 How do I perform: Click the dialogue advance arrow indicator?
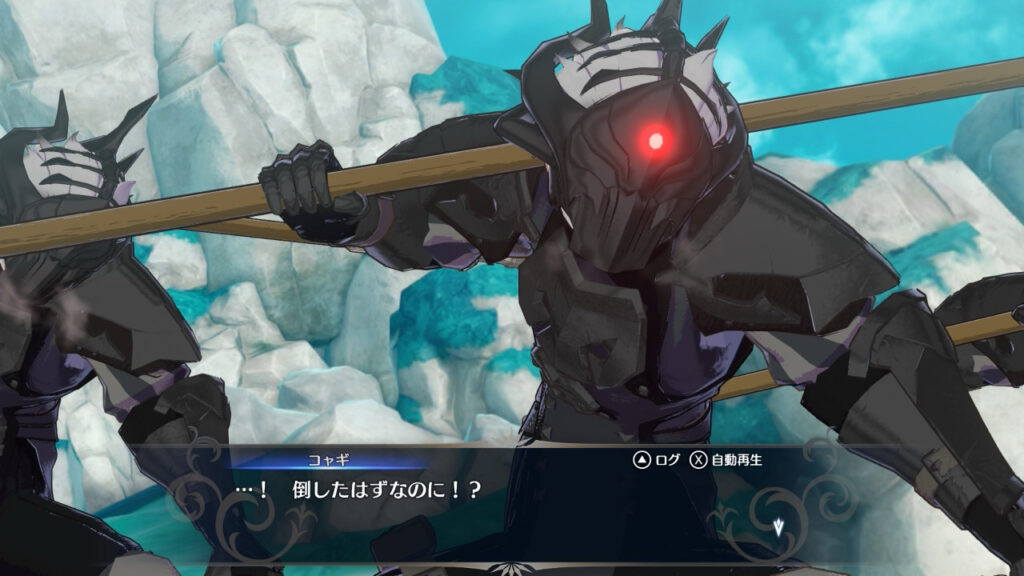coord(778,527)
